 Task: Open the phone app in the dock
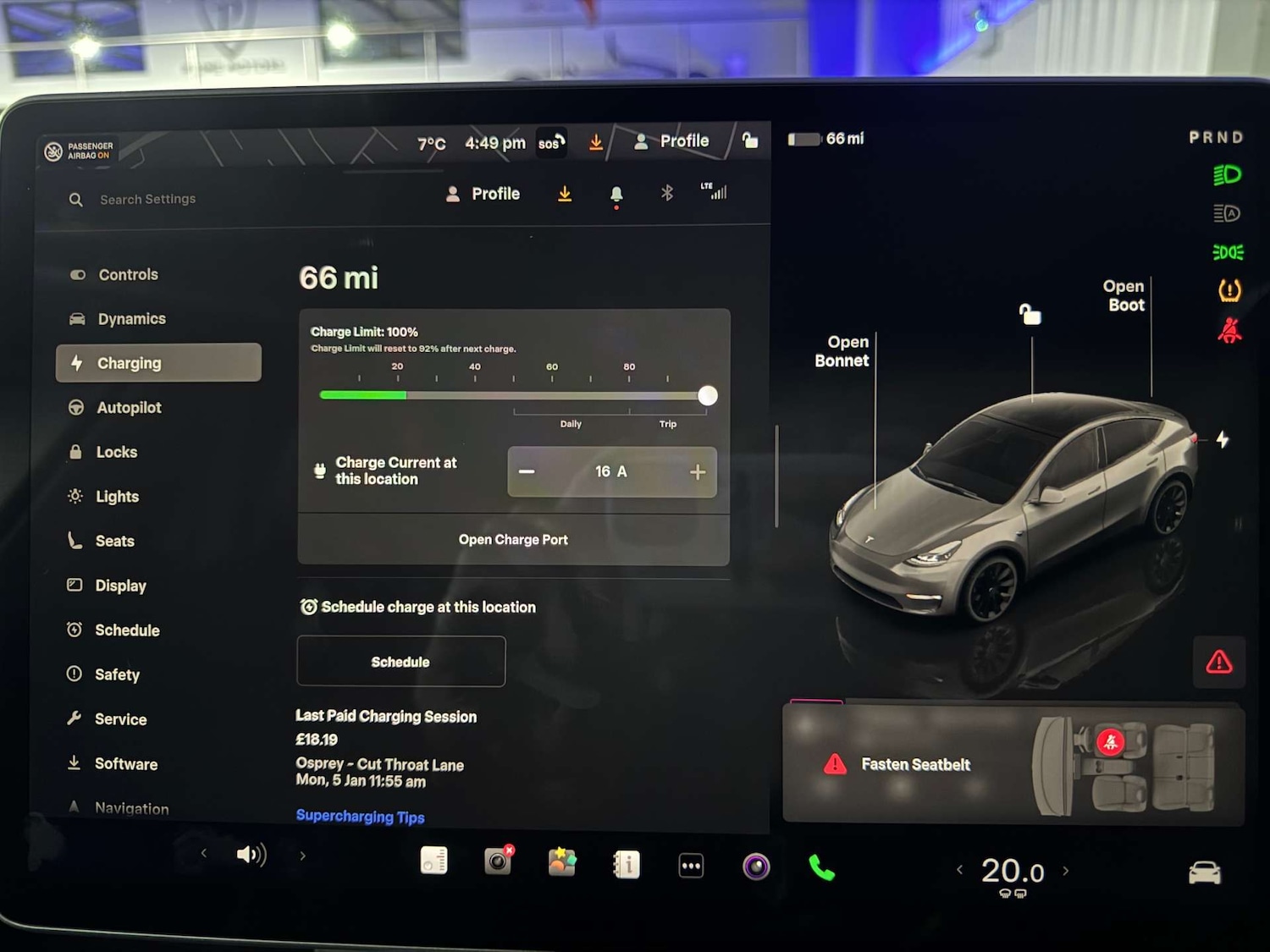[x=821, y=863]
